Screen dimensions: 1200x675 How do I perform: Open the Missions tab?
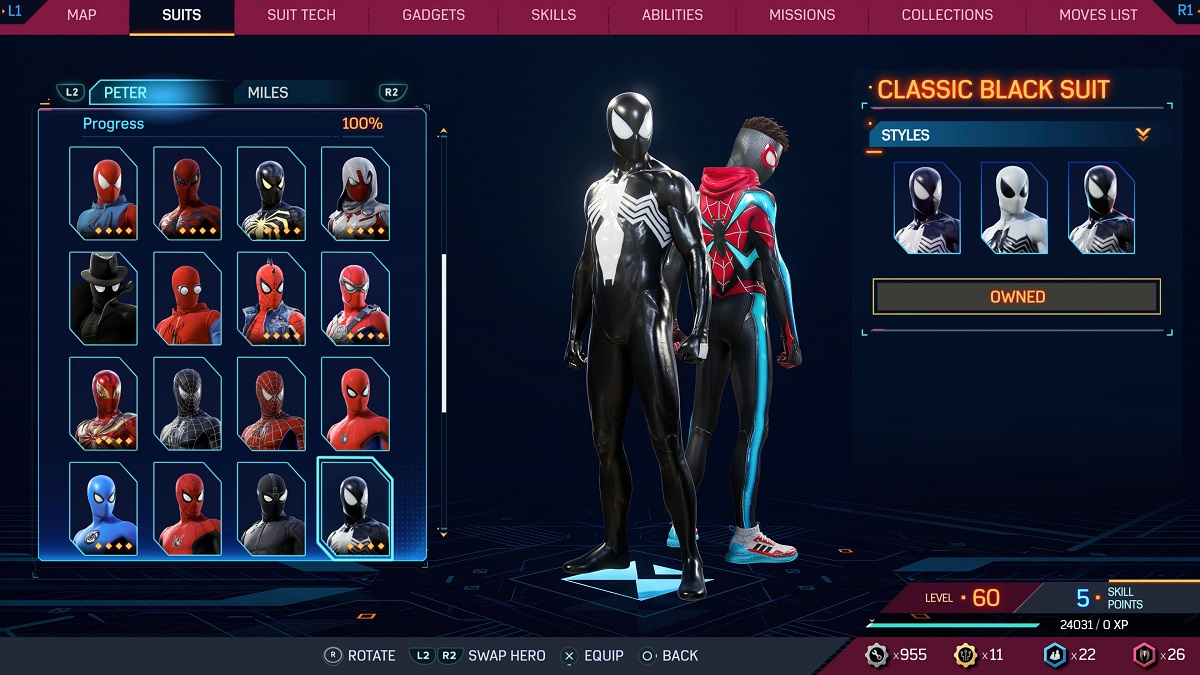(802, 15)
